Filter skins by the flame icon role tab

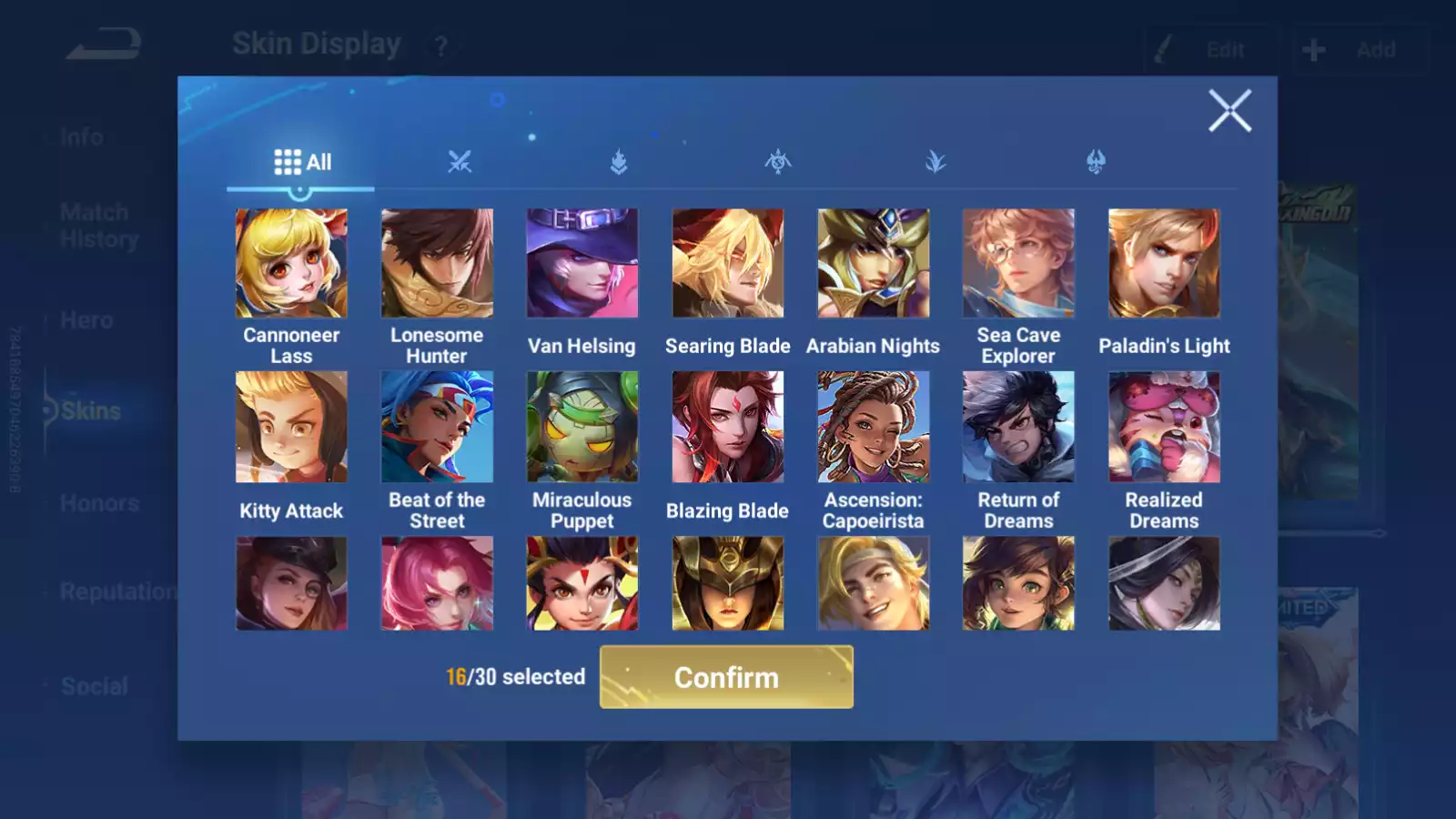[x=619, y=162]
